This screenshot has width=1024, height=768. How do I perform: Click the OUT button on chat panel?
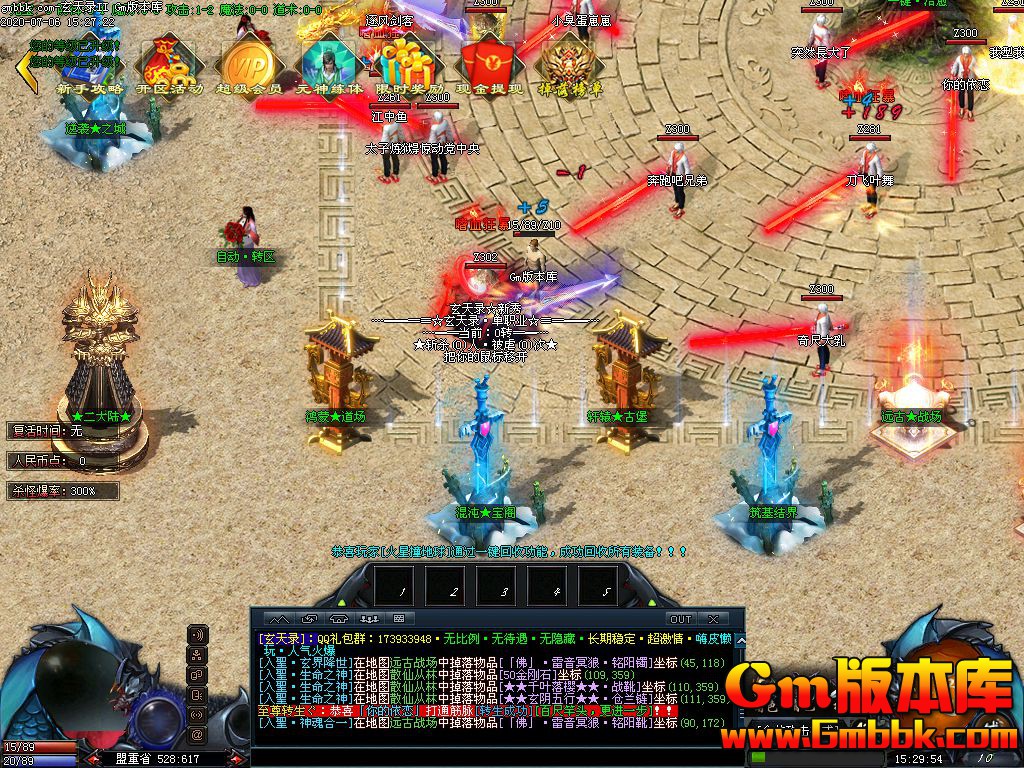[680, 619]
